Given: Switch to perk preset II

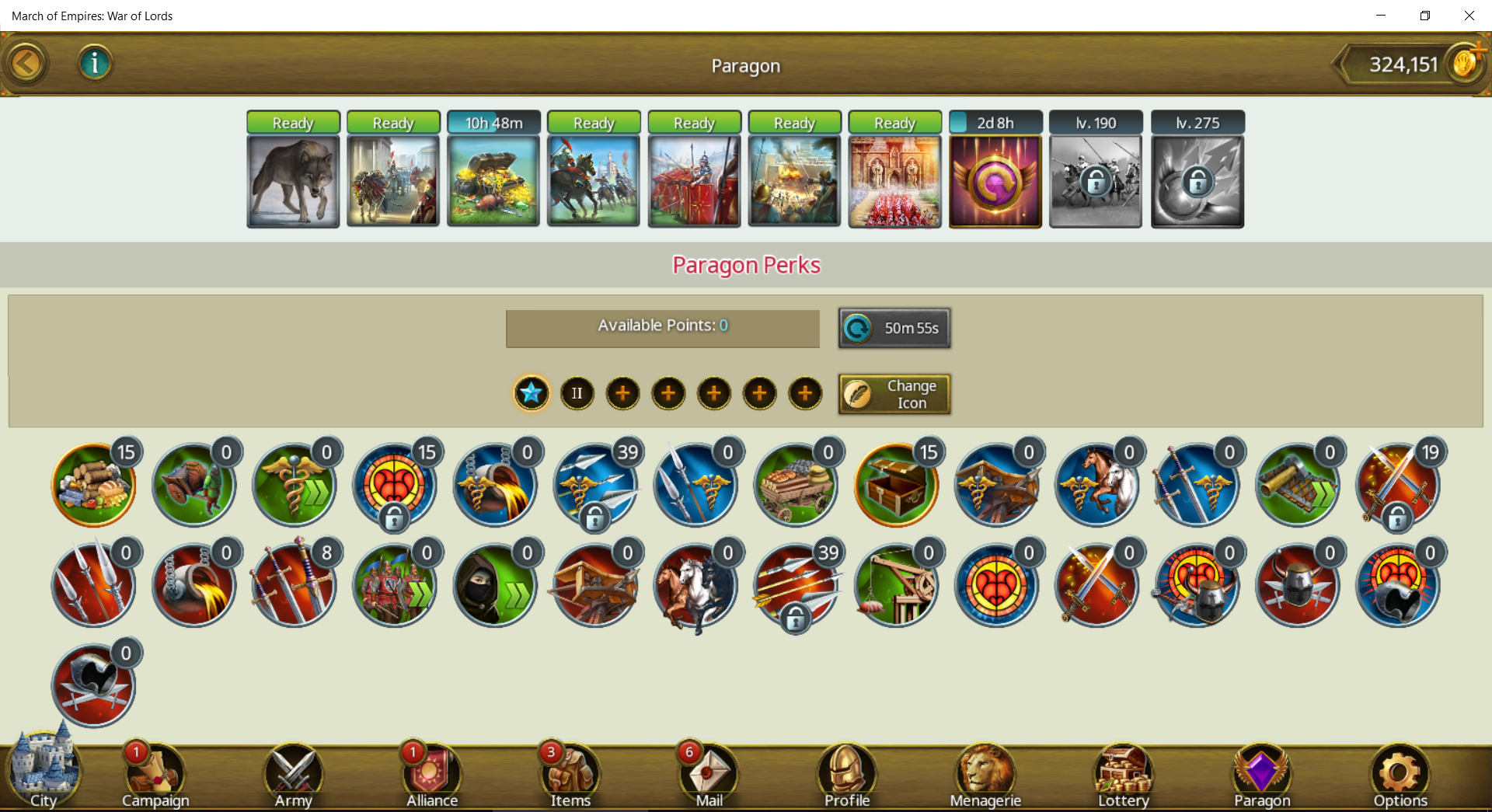Looking at the screenshot, I should [x=577, y=393].
